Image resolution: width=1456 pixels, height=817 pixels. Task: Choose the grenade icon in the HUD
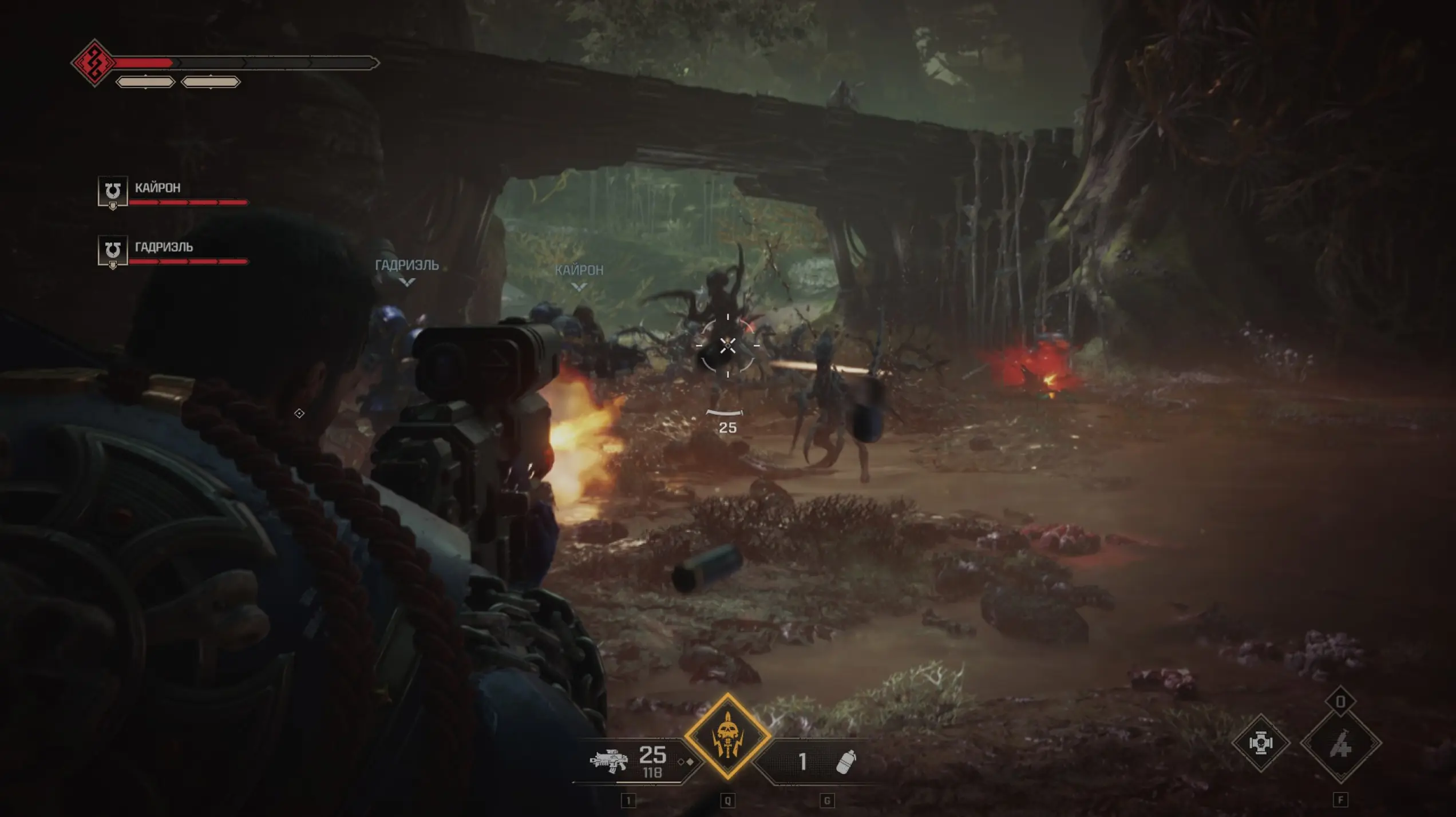click(845, 762)
